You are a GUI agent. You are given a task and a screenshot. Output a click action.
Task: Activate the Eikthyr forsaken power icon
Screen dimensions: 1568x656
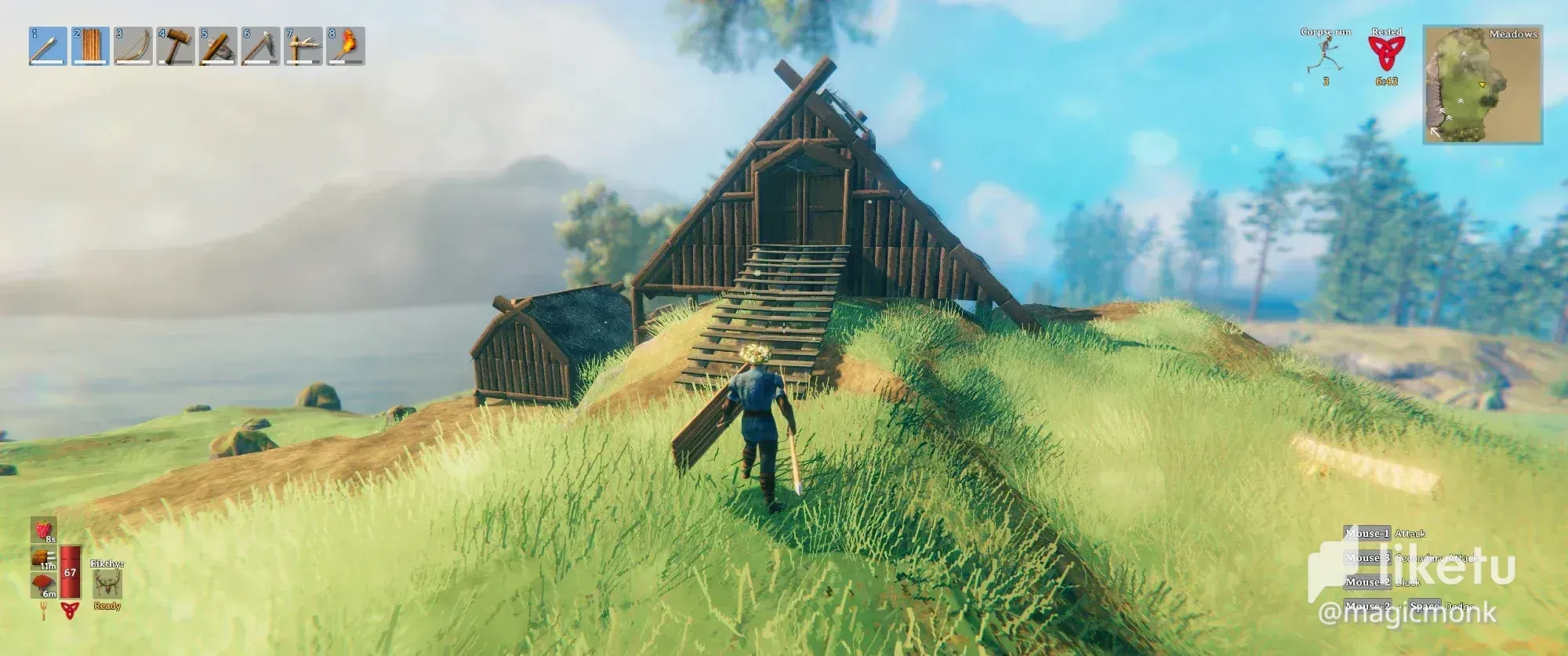[x=107, y=585]
